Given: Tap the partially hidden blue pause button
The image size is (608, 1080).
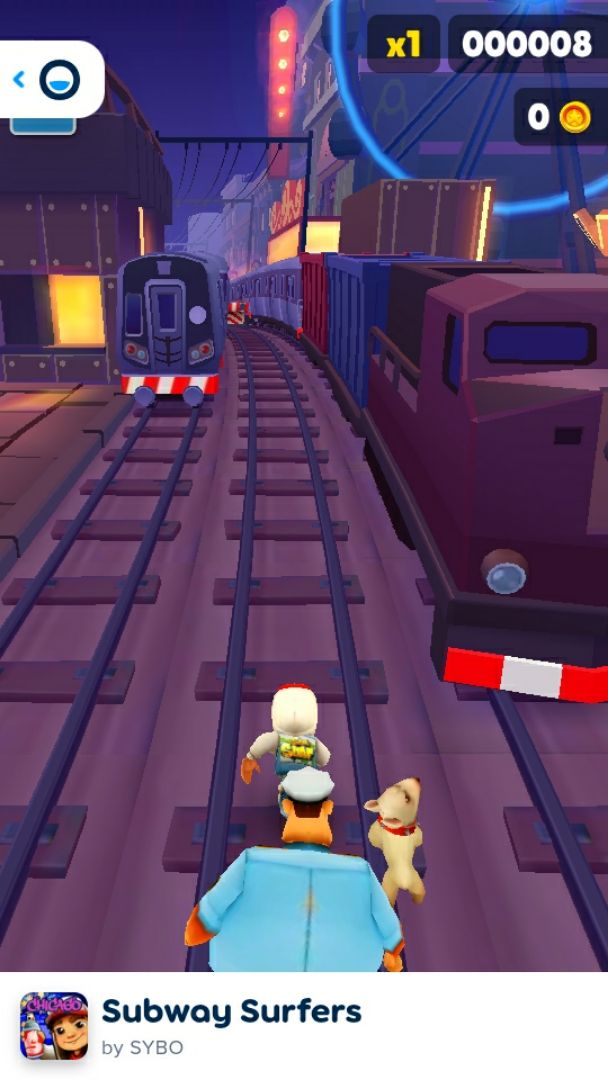Looking at the screenshot, I should (x=43, y=125).
